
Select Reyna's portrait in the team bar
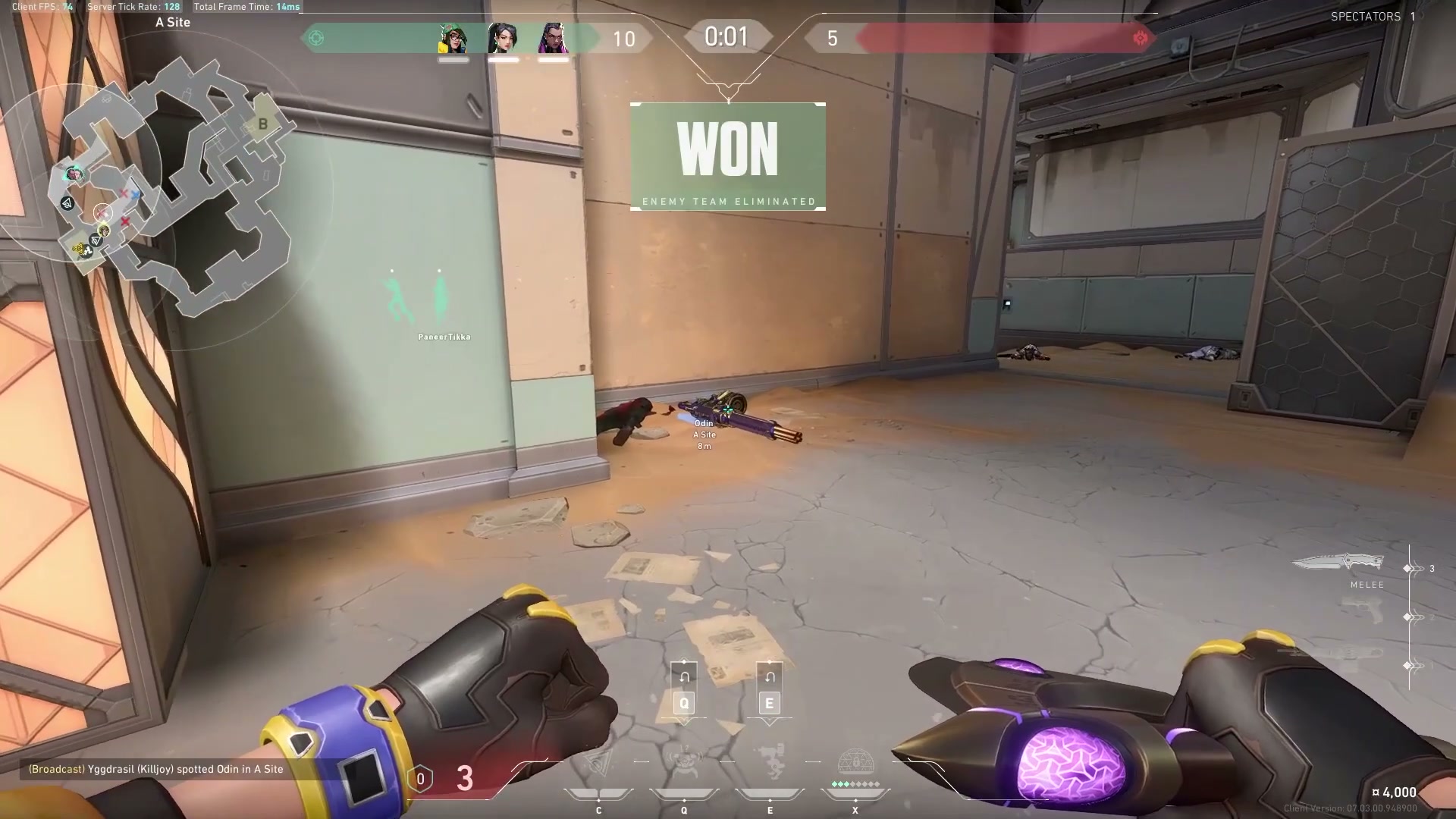pyautogui.click(x=553, y=39)
